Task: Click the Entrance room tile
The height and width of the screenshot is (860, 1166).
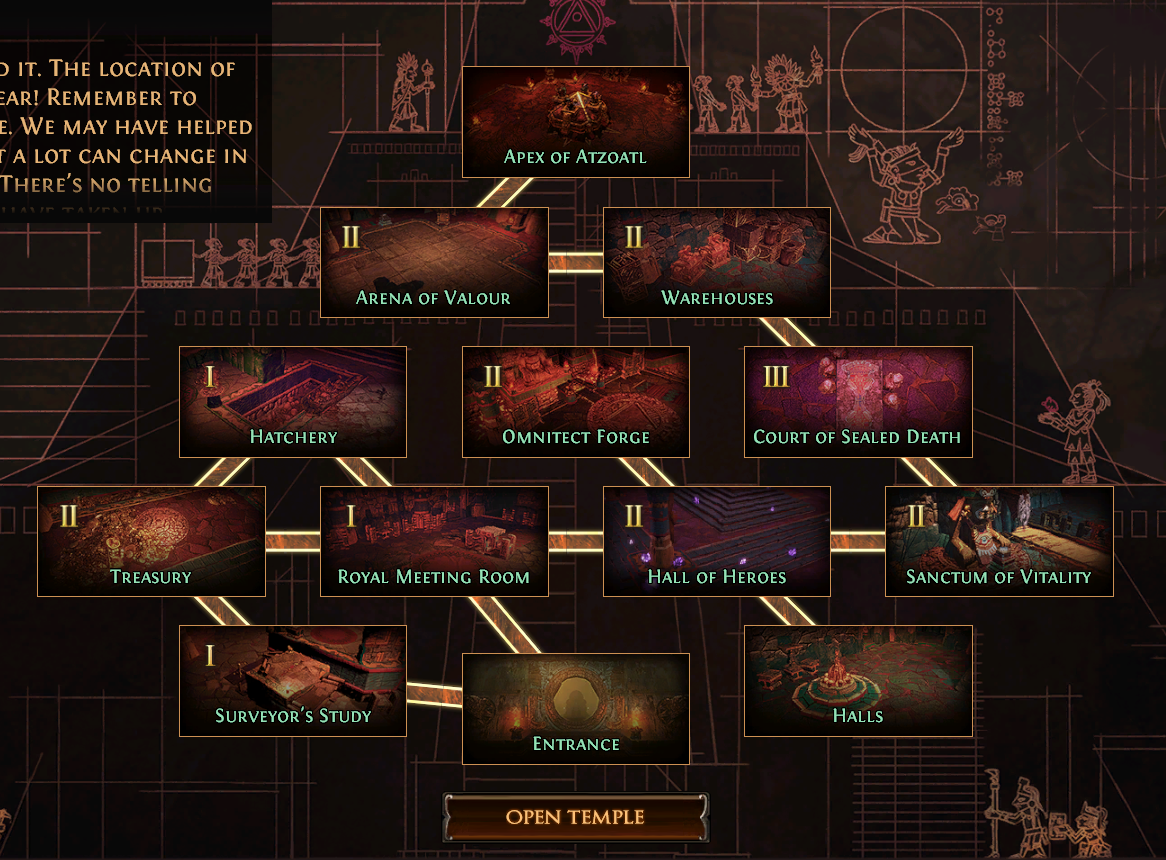Action: click(x=575, y=708)
